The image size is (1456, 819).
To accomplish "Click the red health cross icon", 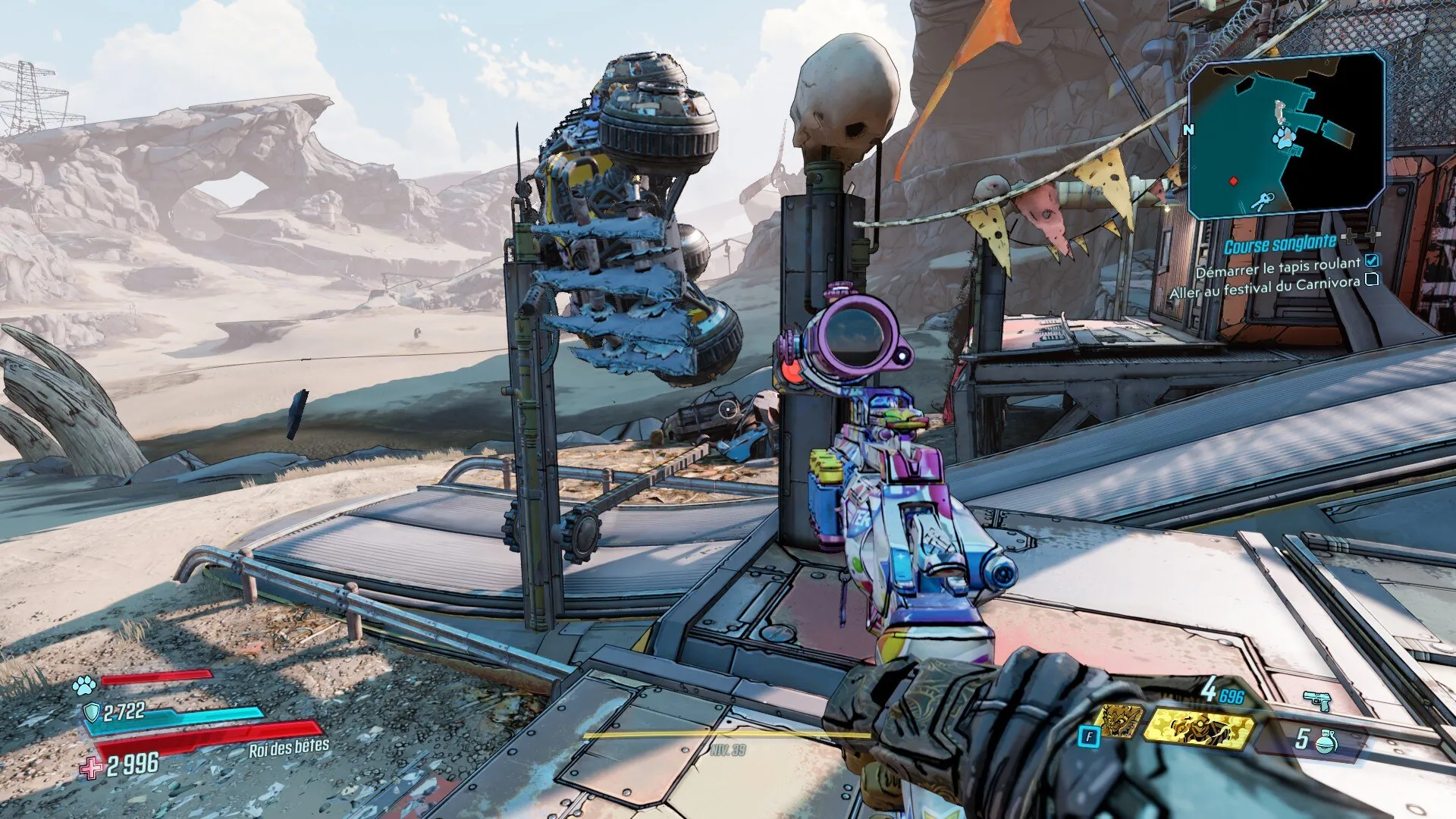I will point(92,767).
